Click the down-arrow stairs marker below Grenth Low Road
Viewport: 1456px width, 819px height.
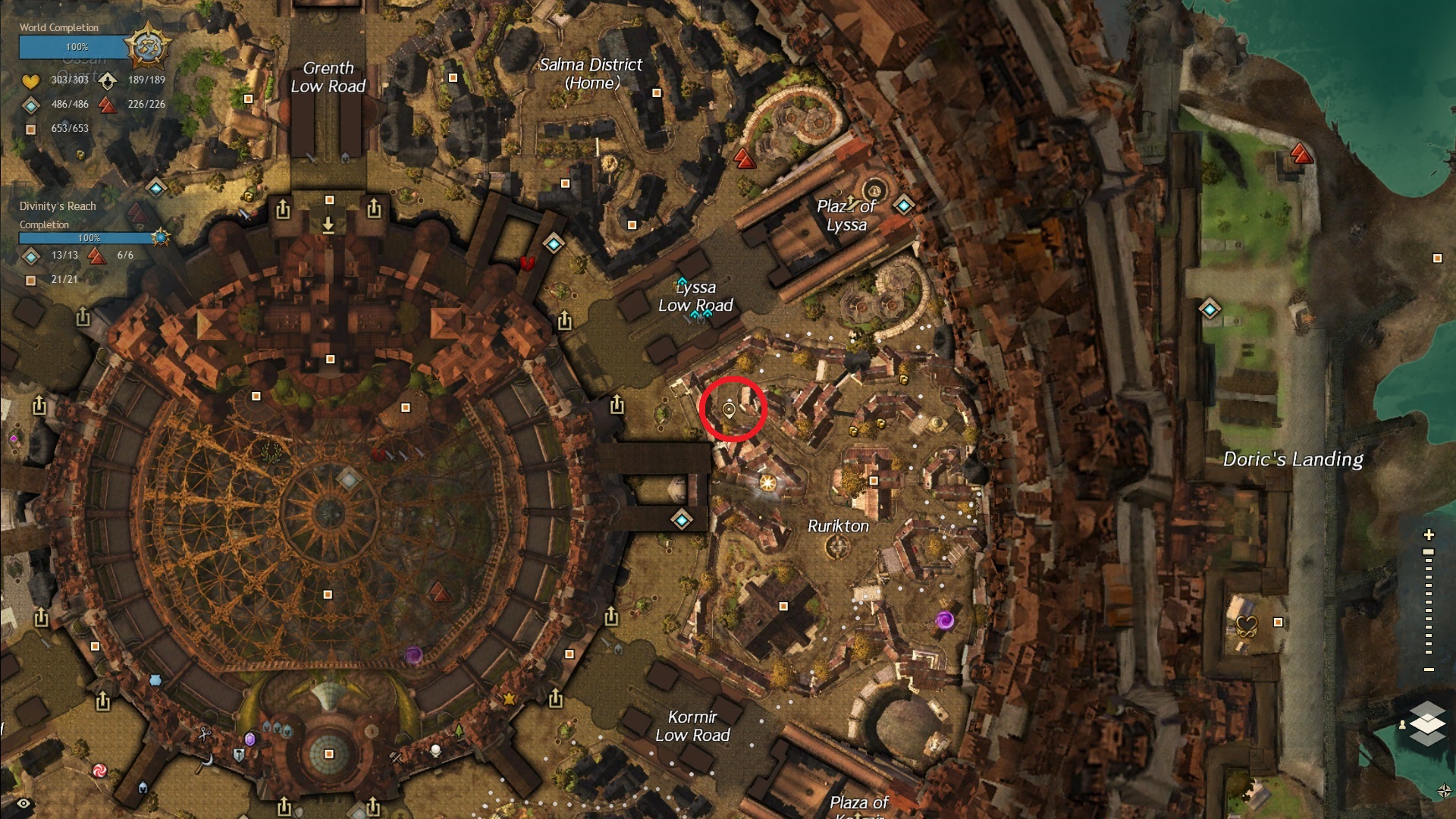328,225
